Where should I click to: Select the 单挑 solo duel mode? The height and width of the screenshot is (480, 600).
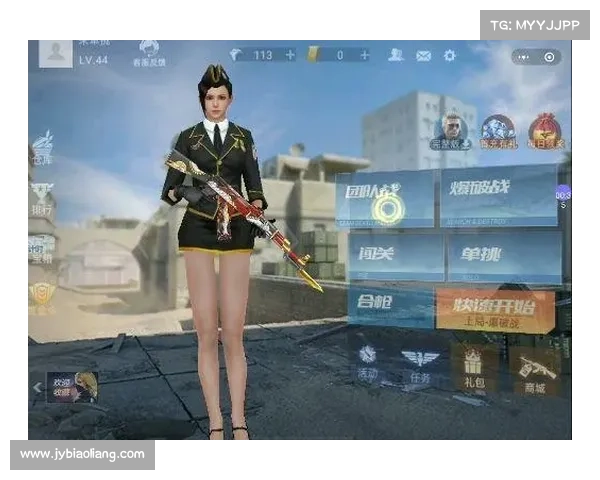pos(503,257)
